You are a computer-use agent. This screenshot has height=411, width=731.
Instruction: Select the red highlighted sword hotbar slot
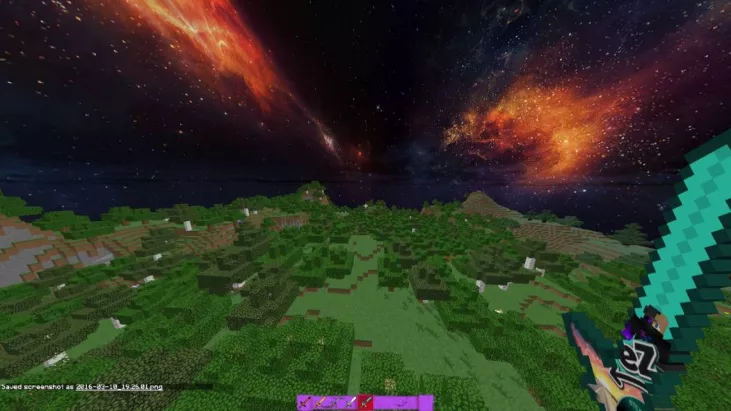365,402
